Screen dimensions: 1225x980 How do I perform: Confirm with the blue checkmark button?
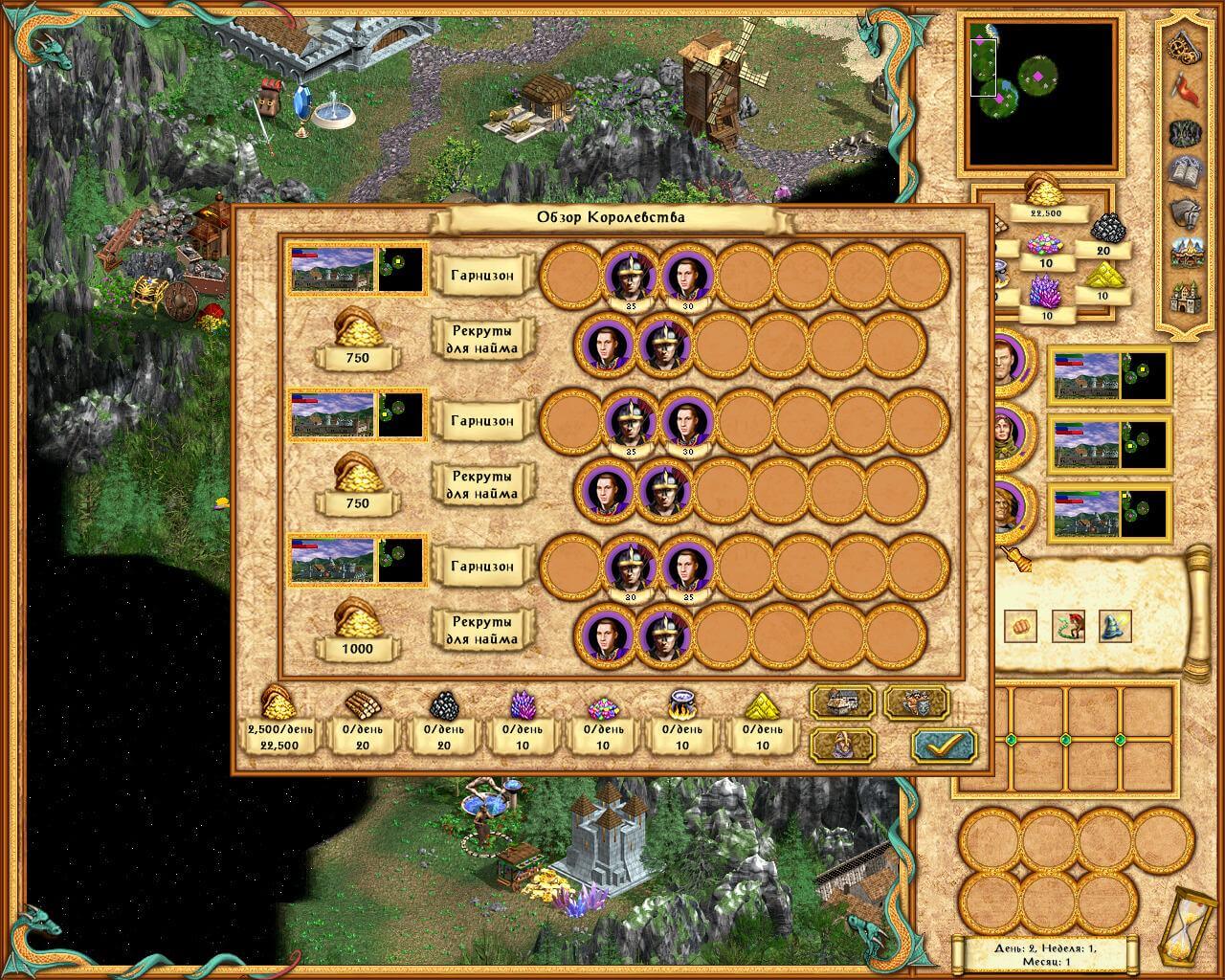(944, 745)
